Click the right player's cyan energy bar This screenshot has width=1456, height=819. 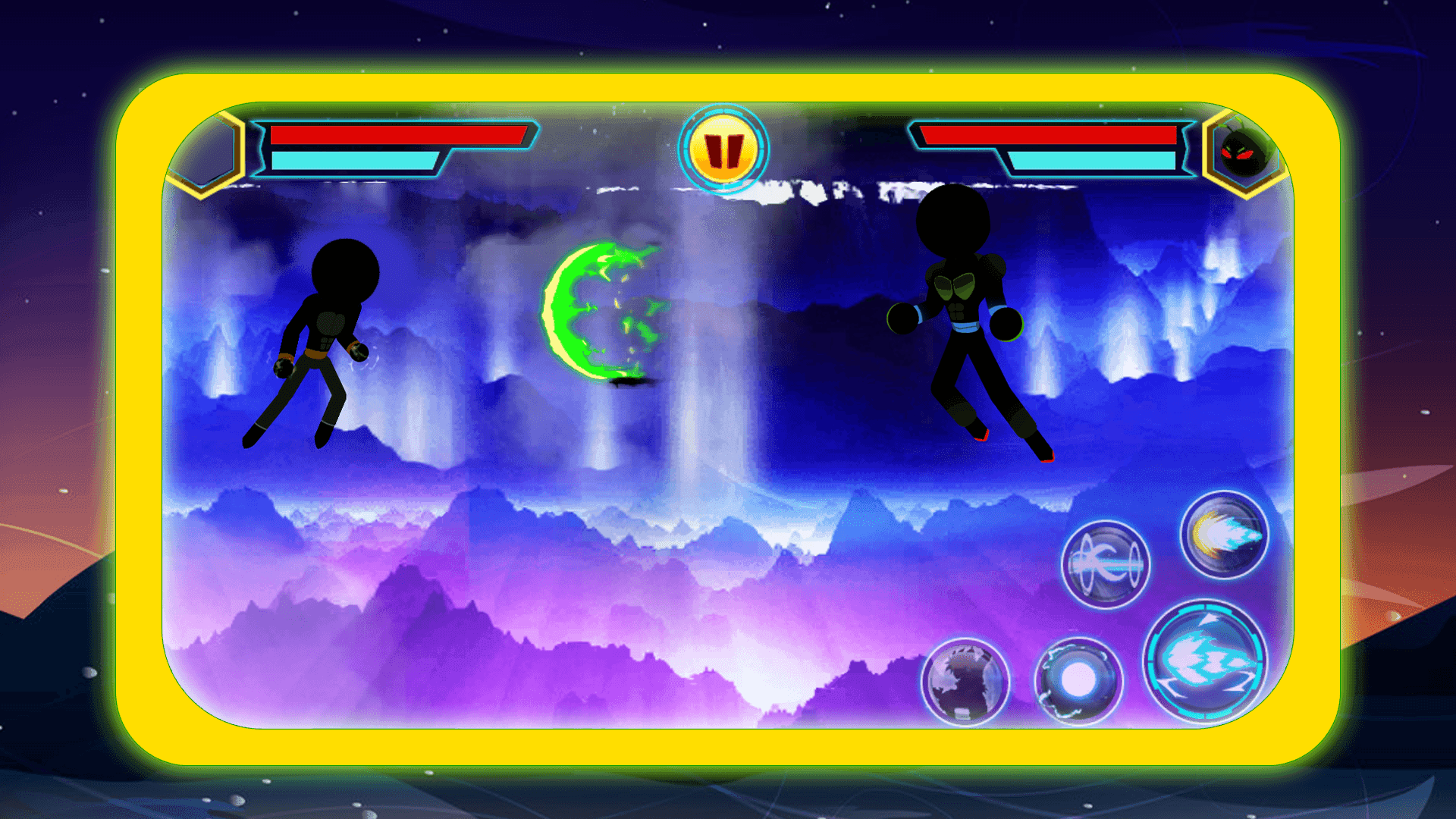1092,162
